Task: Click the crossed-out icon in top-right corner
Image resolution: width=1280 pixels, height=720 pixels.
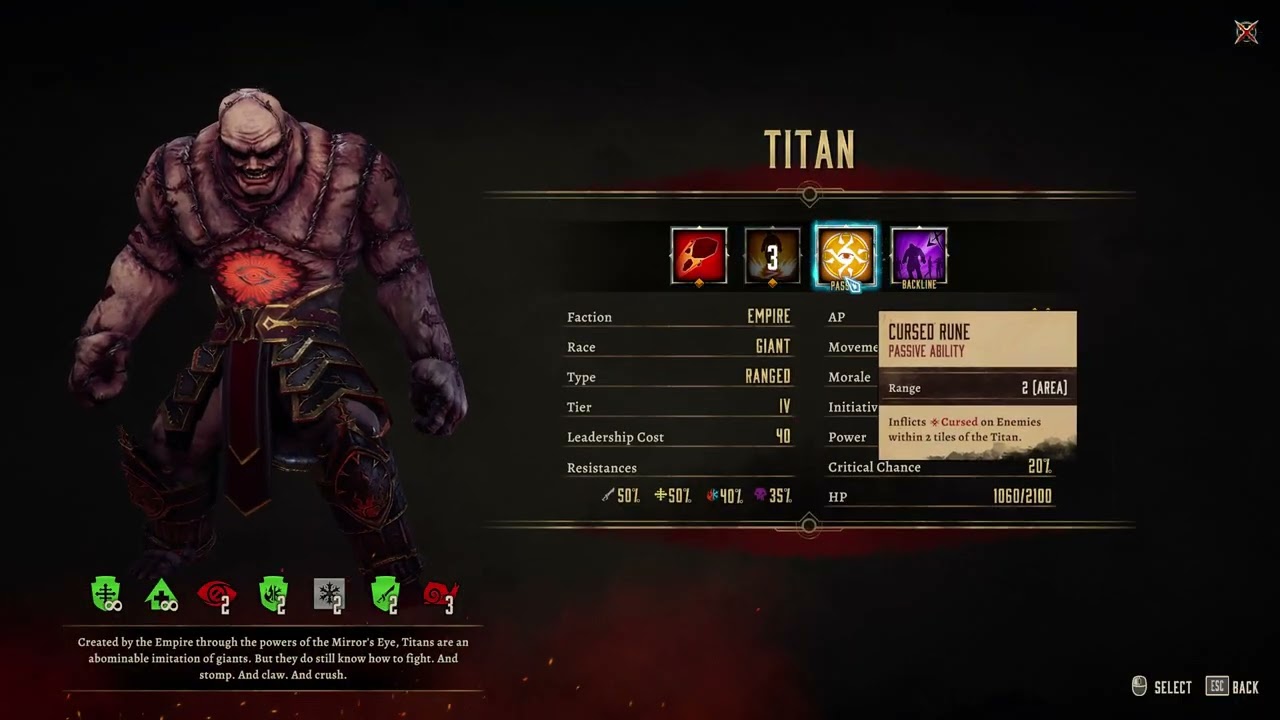Action: pyautogui.click(x=1246, y=32)
